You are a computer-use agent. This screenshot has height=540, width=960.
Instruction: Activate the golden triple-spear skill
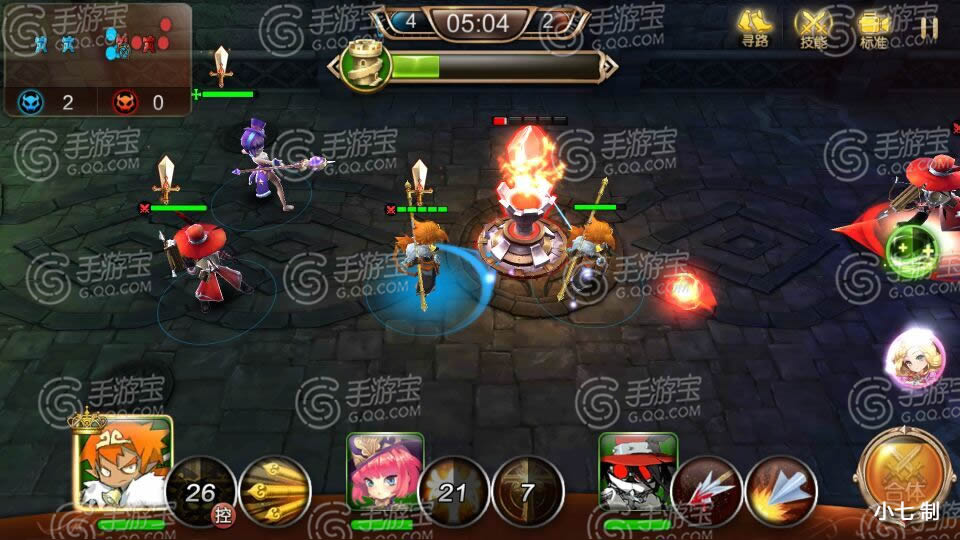tap(275, 492)
